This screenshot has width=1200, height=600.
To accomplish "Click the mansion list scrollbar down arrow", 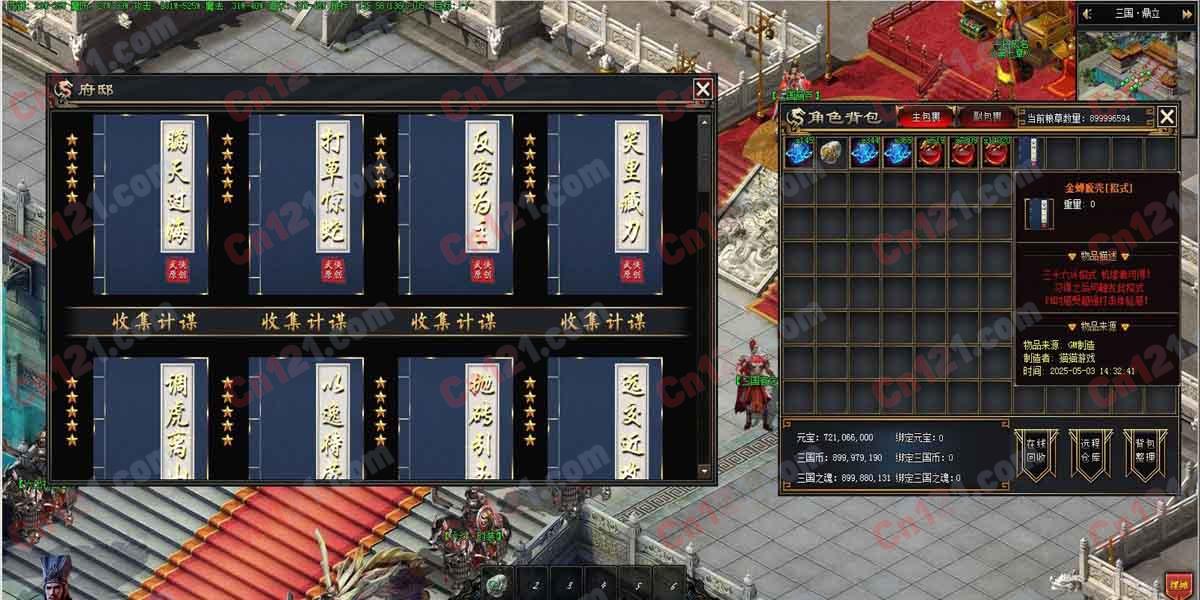I will (704, 471).
